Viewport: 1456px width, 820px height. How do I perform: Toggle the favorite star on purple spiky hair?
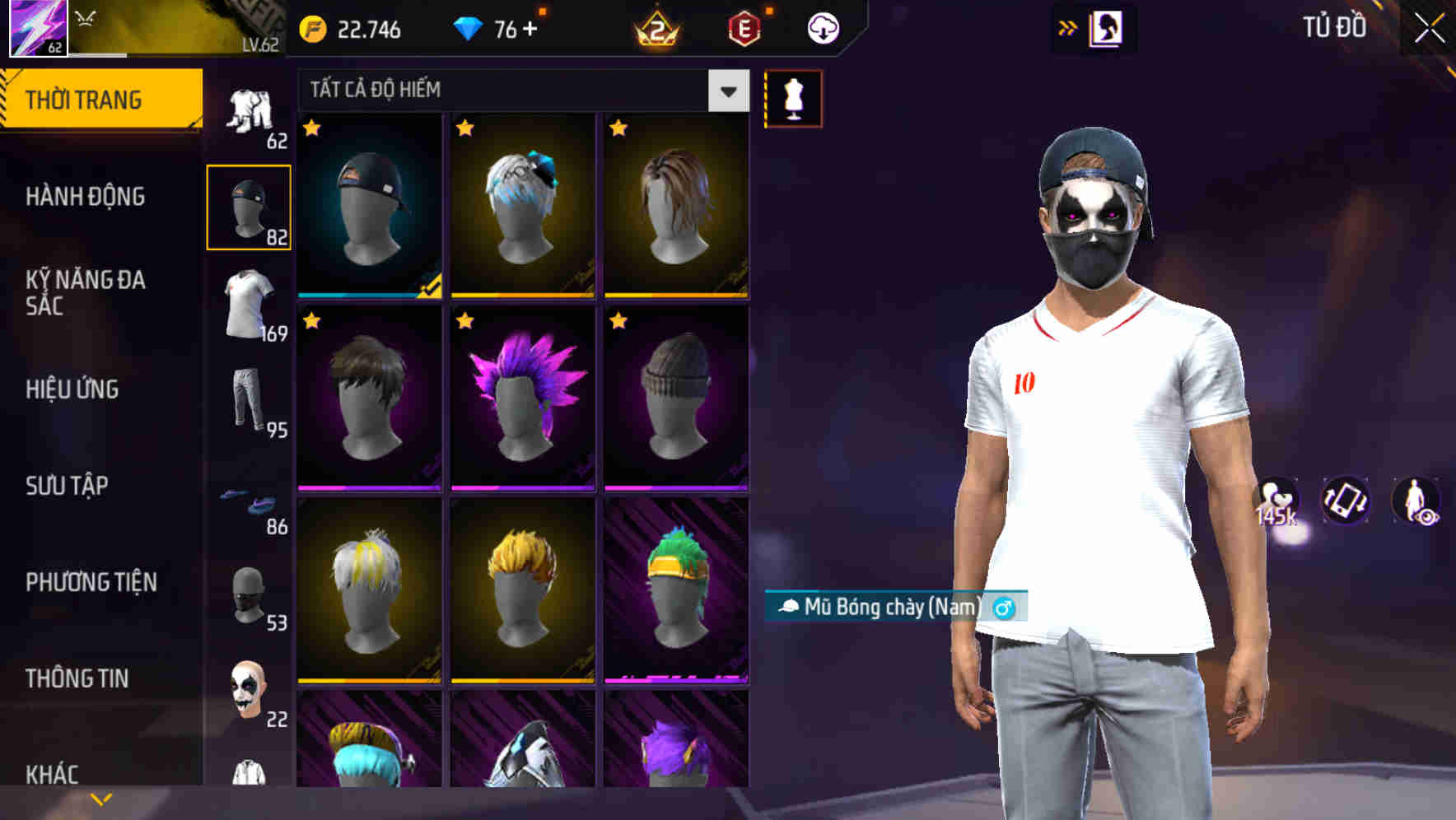[466, 319]
